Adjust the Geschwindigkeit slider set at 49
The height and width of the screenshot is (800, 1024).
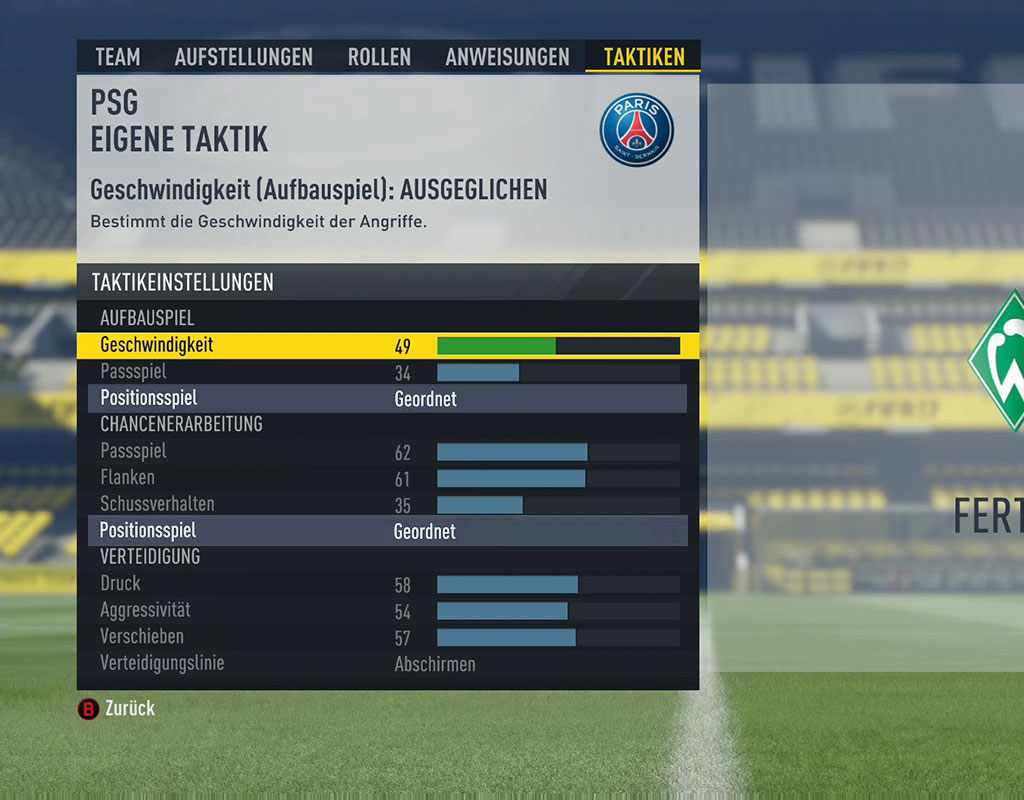[558, 346]
